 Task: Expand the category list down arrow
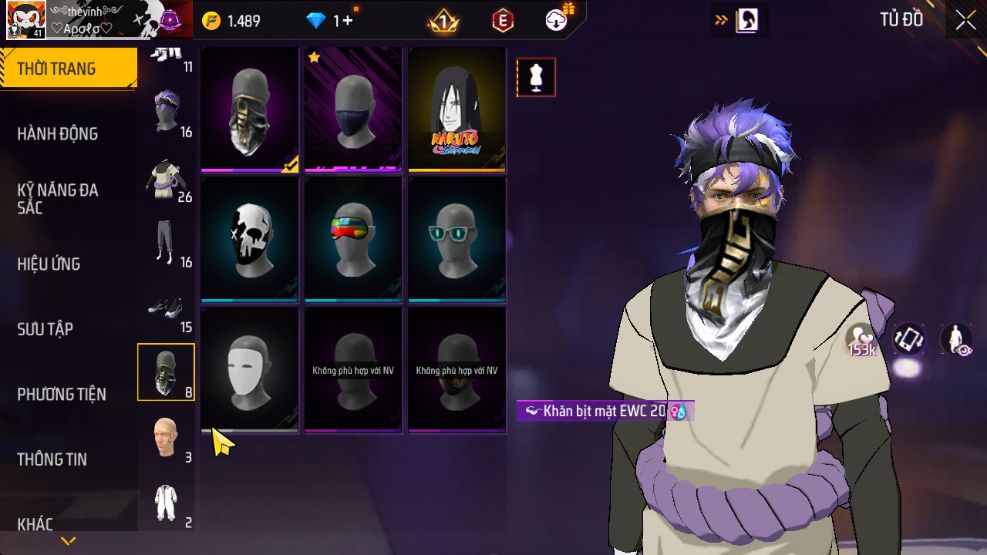tap(68, 541)
